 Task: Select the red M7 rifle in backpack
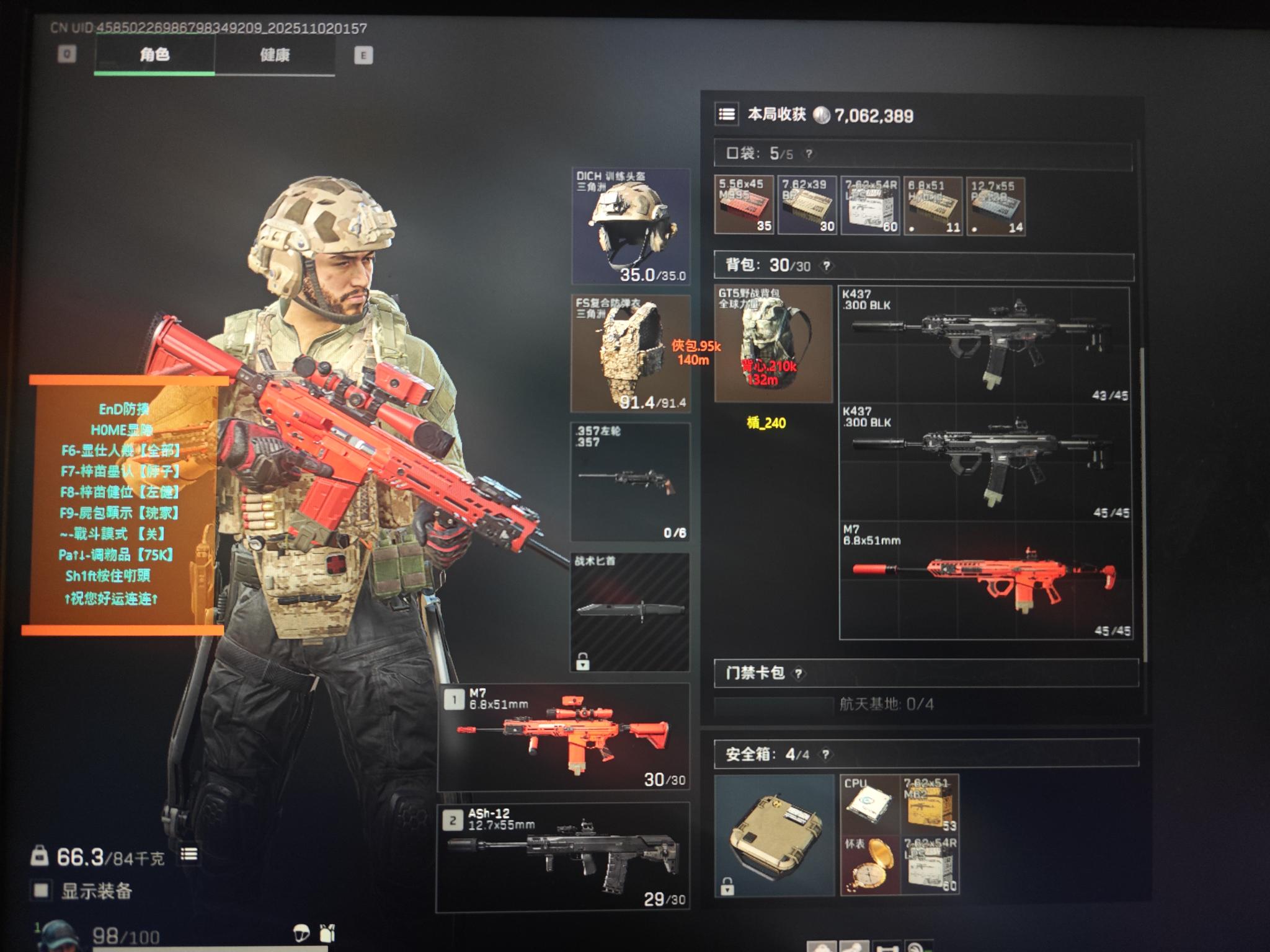click(x=985, y=581)
